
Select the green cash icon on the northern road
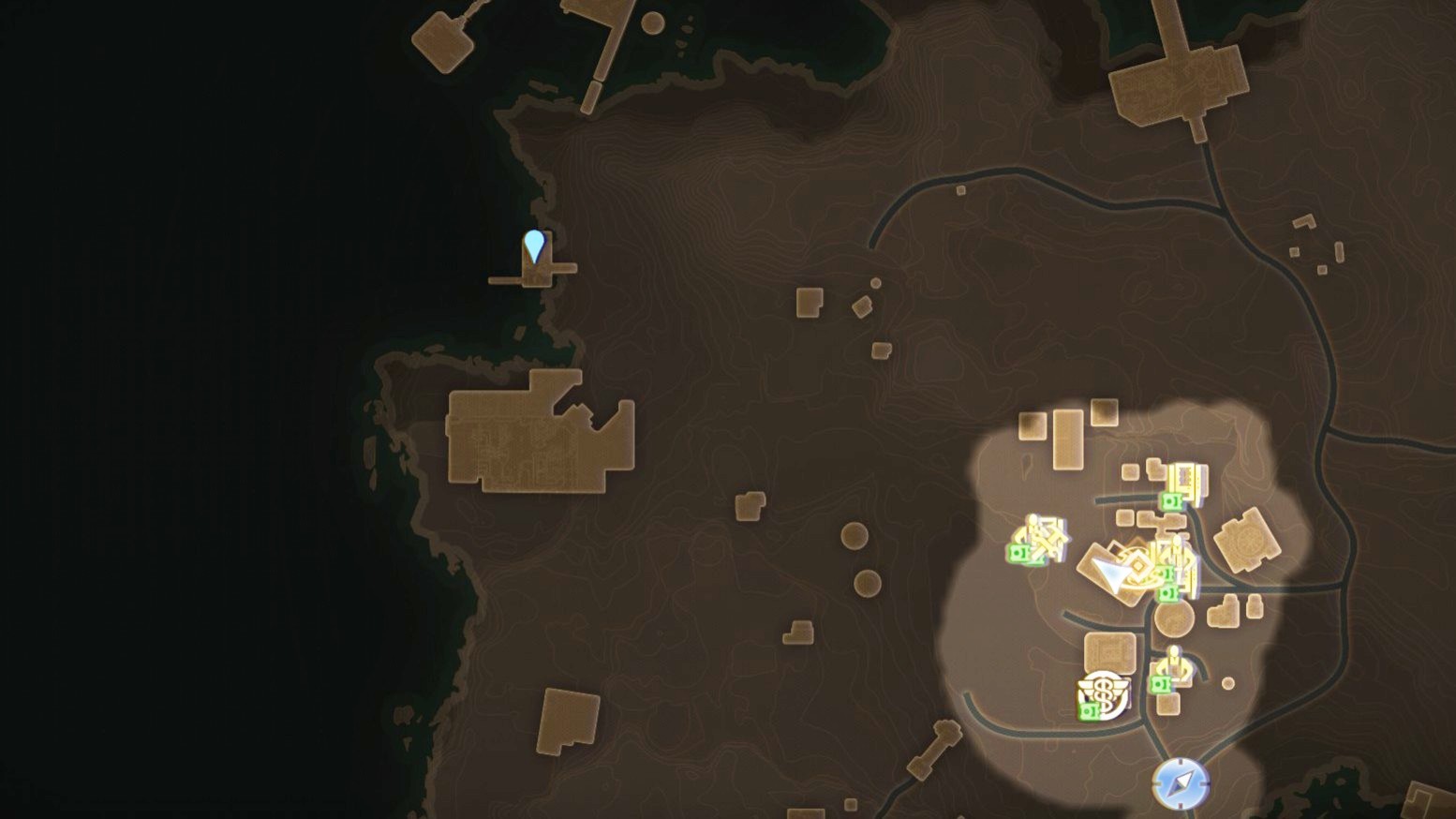click(x=1171, y=500)
